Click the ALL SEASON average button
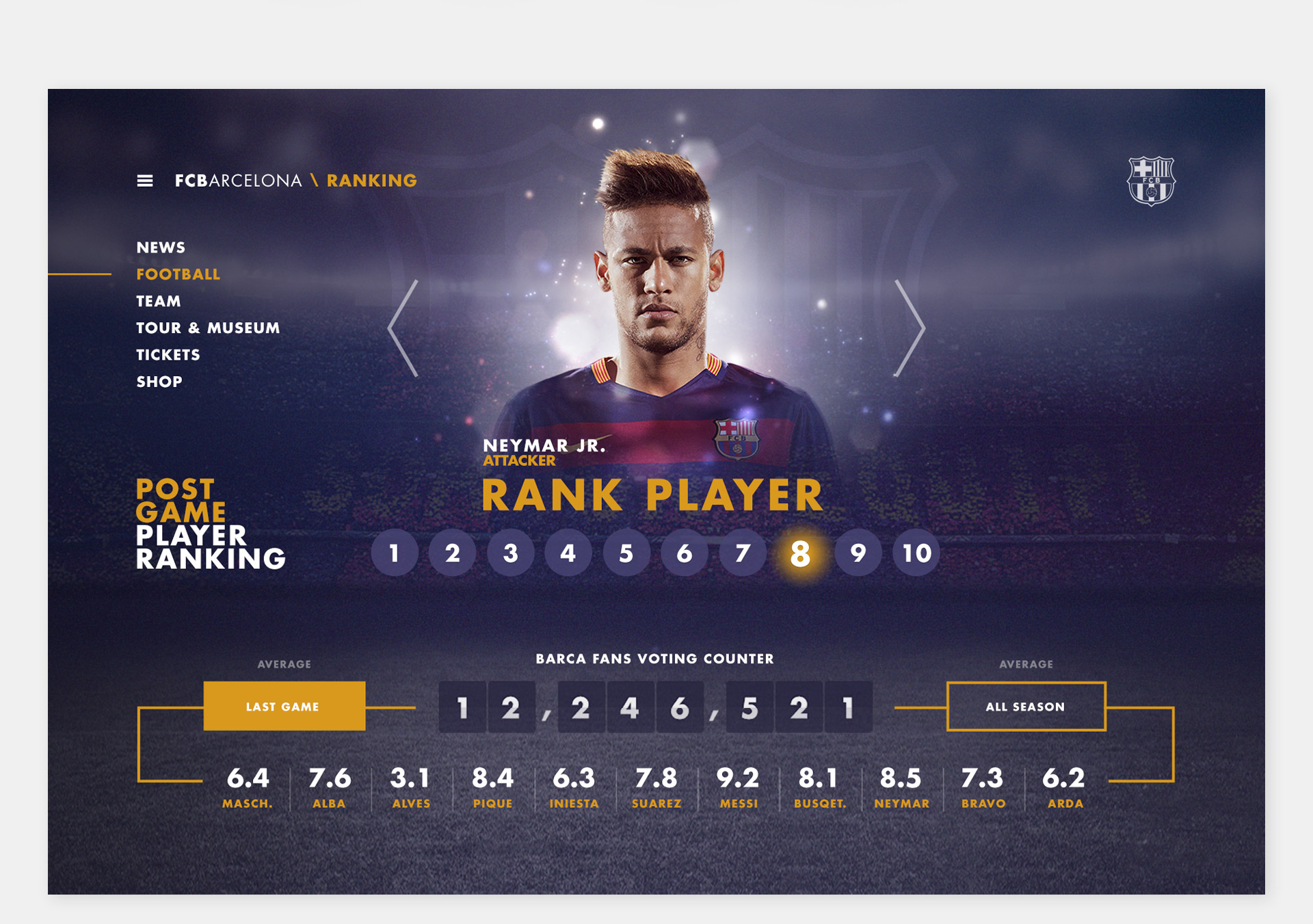Screen dimensions: 1313x924 [1026, 707]
